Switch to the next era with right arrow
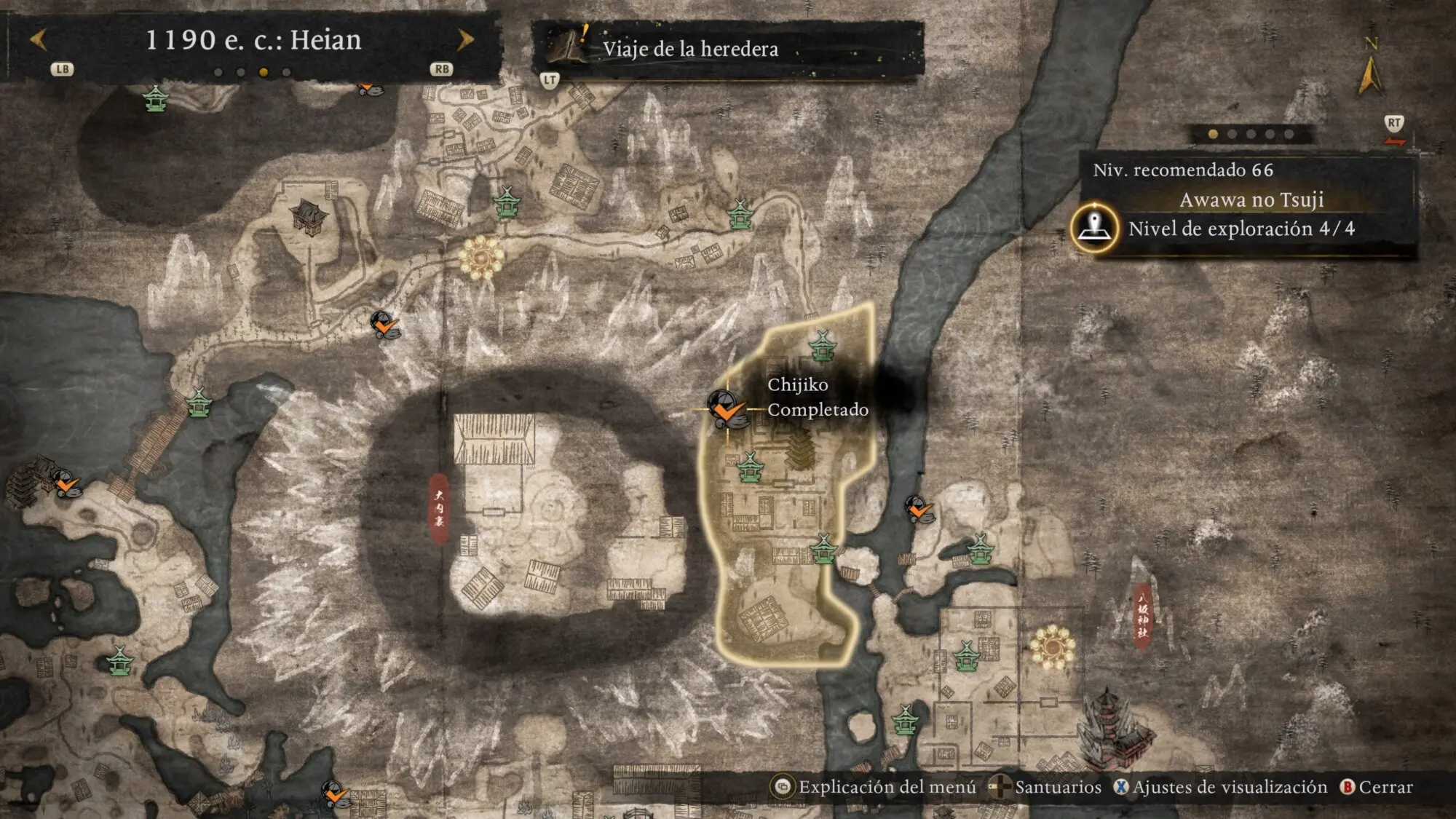 pos(465,39)
